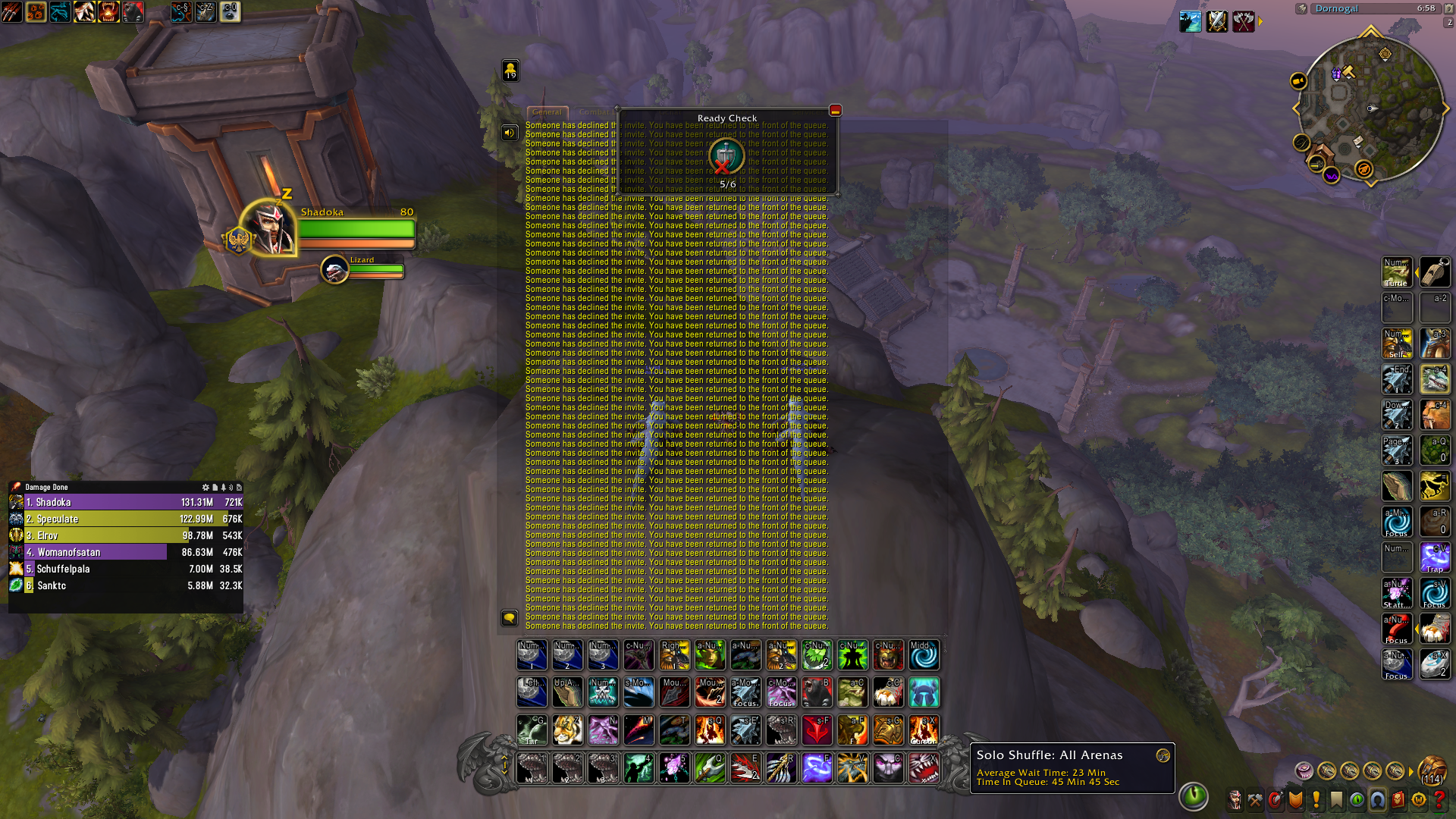Open the in-game Shop W icon
The width and height of the screenshot is (1456, 819).
[x=1420, y=798]
